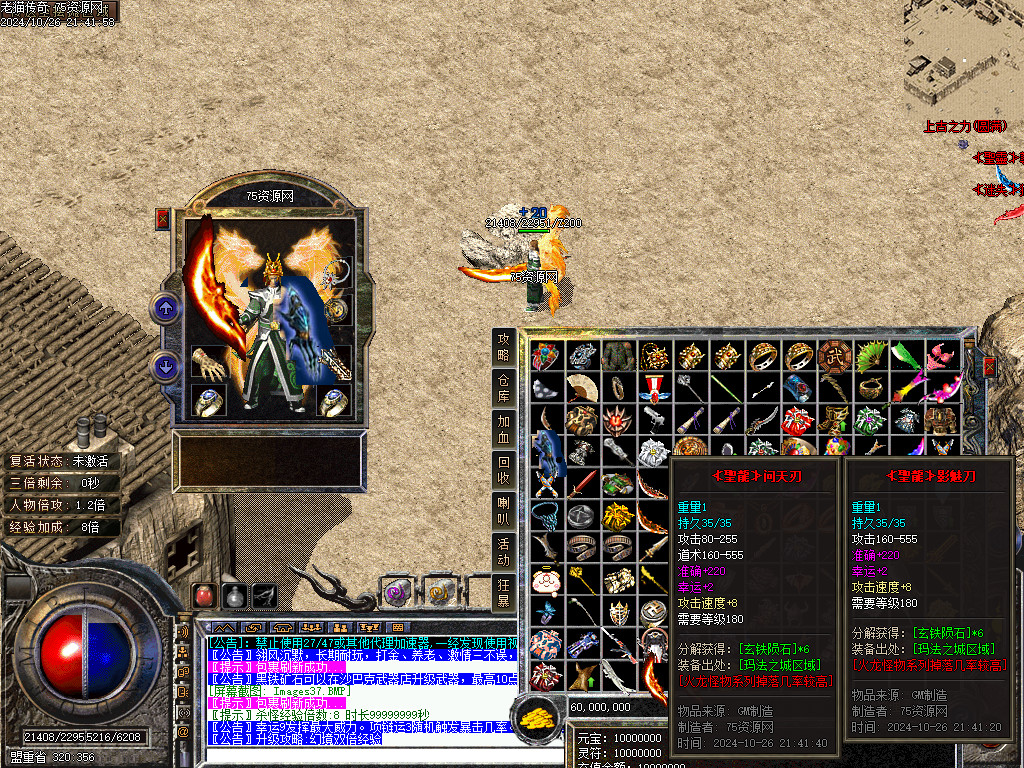This screenshot has height=768, width=1024.
Task: Open the 攻略 guide tab
Action: point(503,348)
